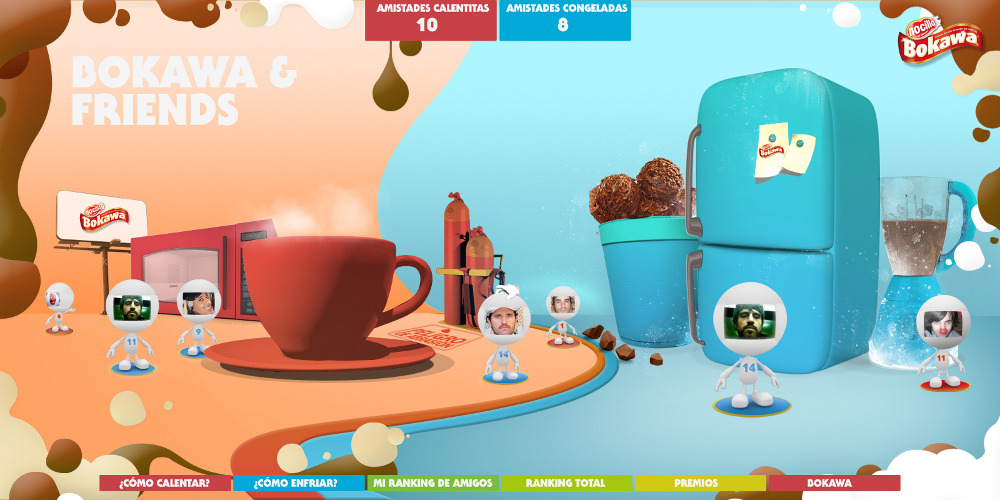This screenshot has width=1000, height=500.
Task: Open the ¿Cómo calentar? section
Action: (x=164, y=483)
